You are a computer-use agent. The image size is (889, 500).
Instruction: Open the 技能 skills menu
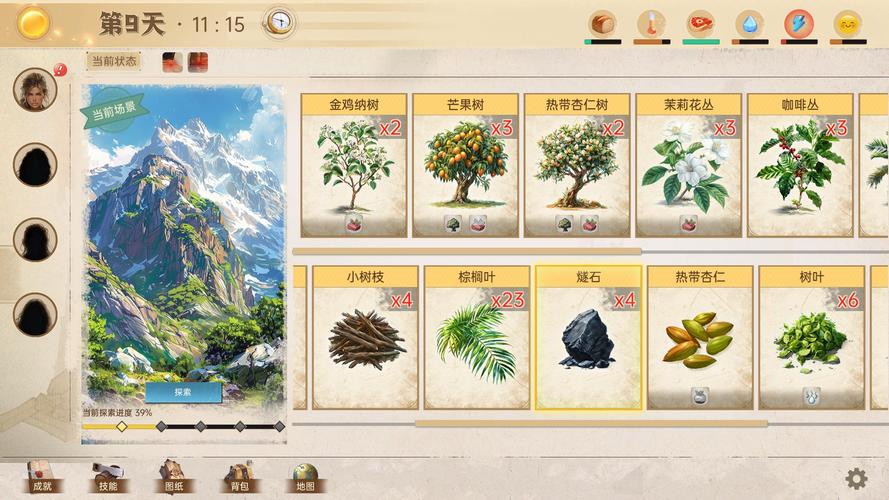(107, 477)
